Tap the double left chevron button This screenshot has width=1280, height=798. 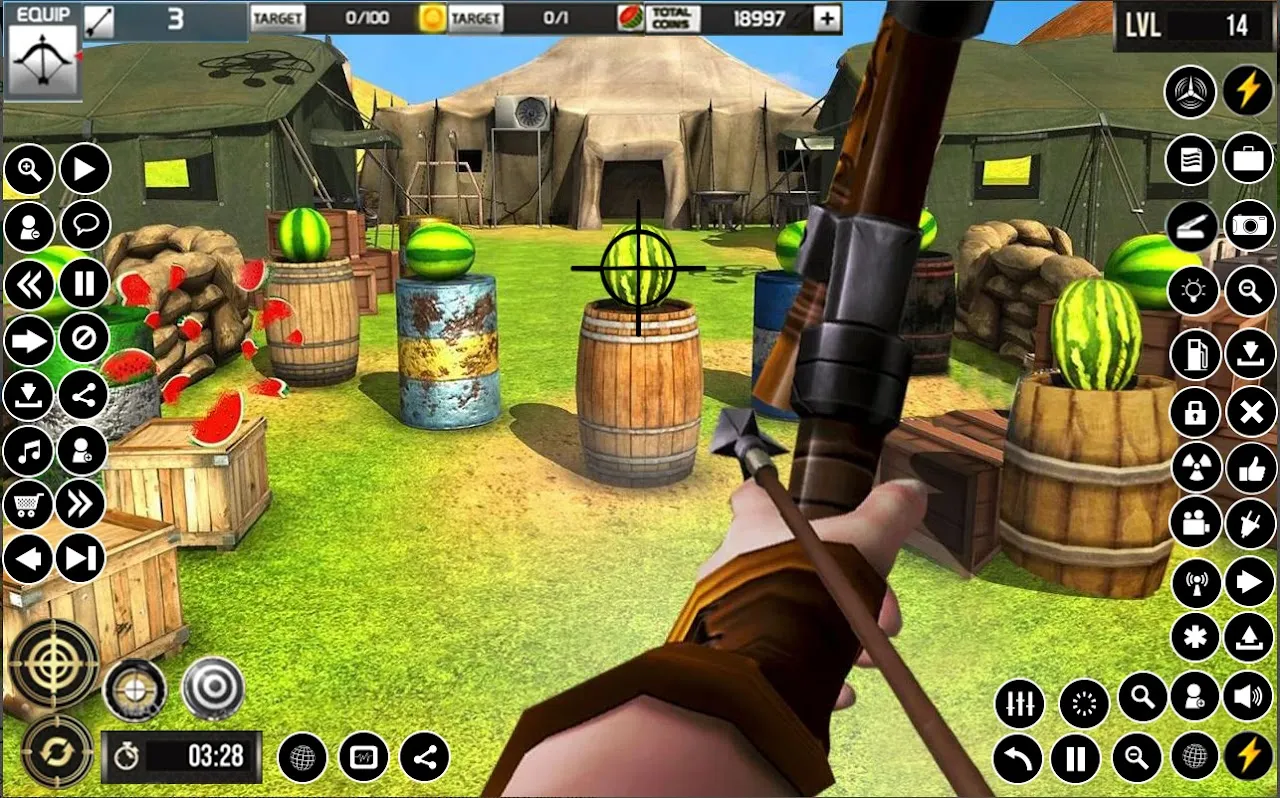pos(28,285)
